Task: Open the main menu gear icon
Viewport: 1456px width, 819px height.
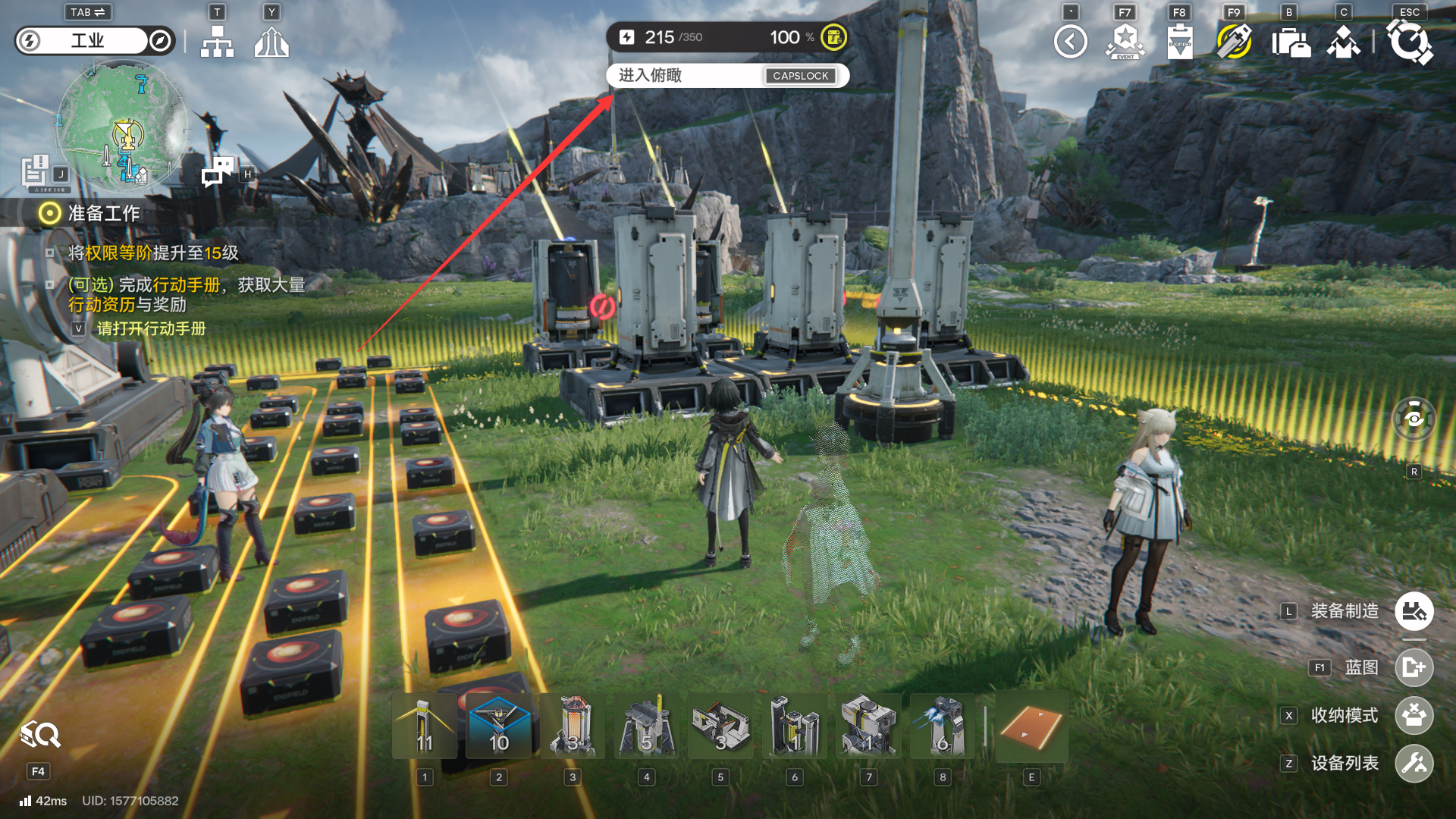Action: coord(1409,42)
